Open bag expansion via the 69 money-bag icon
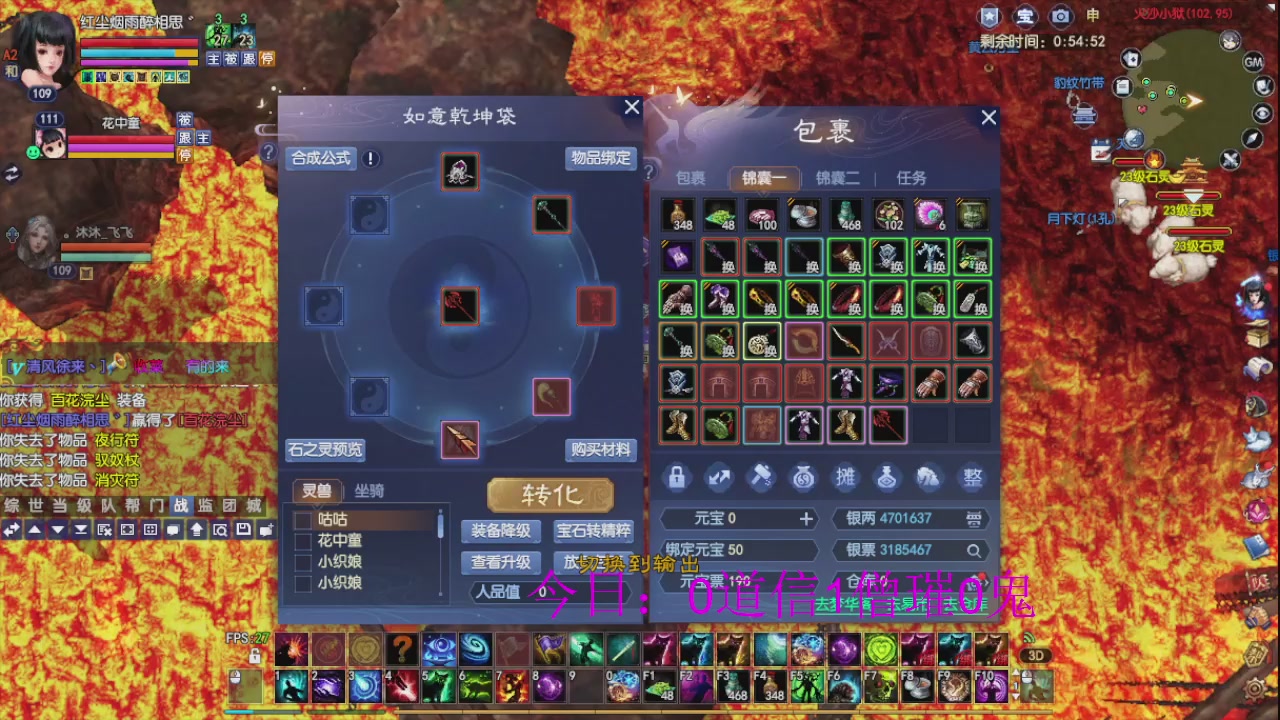 pos(803,478)
